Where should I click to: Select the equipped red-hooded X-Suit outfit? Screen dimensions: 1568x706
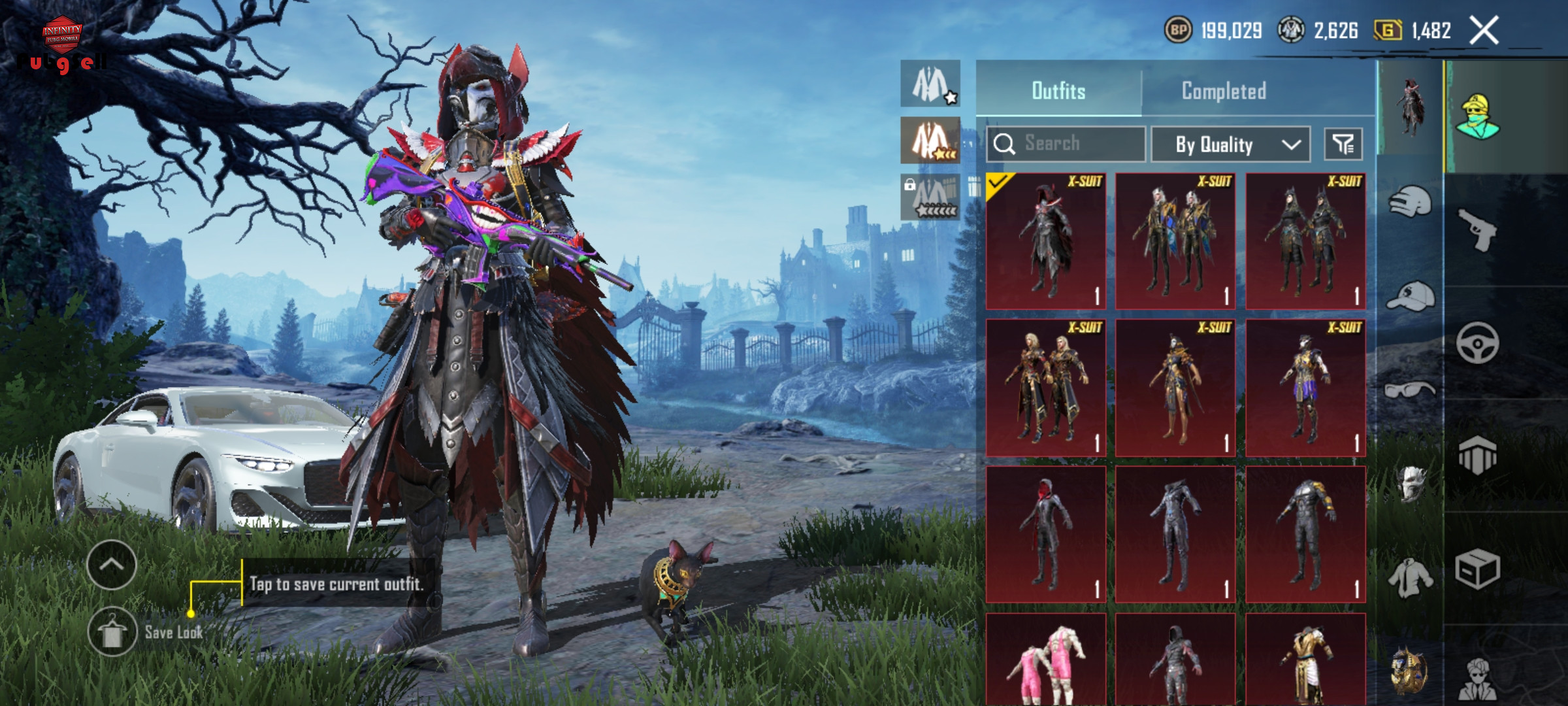(x=1046, y=241)
